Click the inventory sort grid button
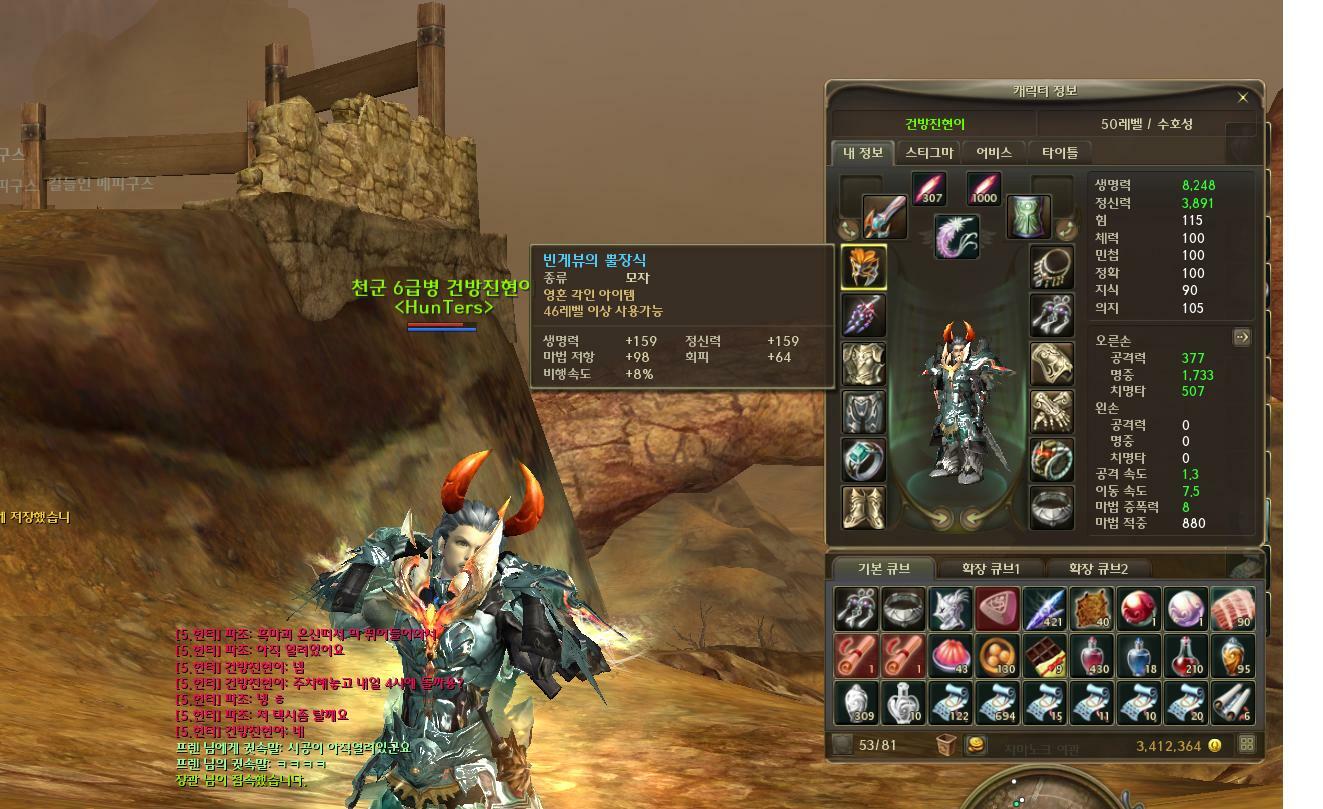Screen dimensions: 1323x809 tap(1246, 744)
